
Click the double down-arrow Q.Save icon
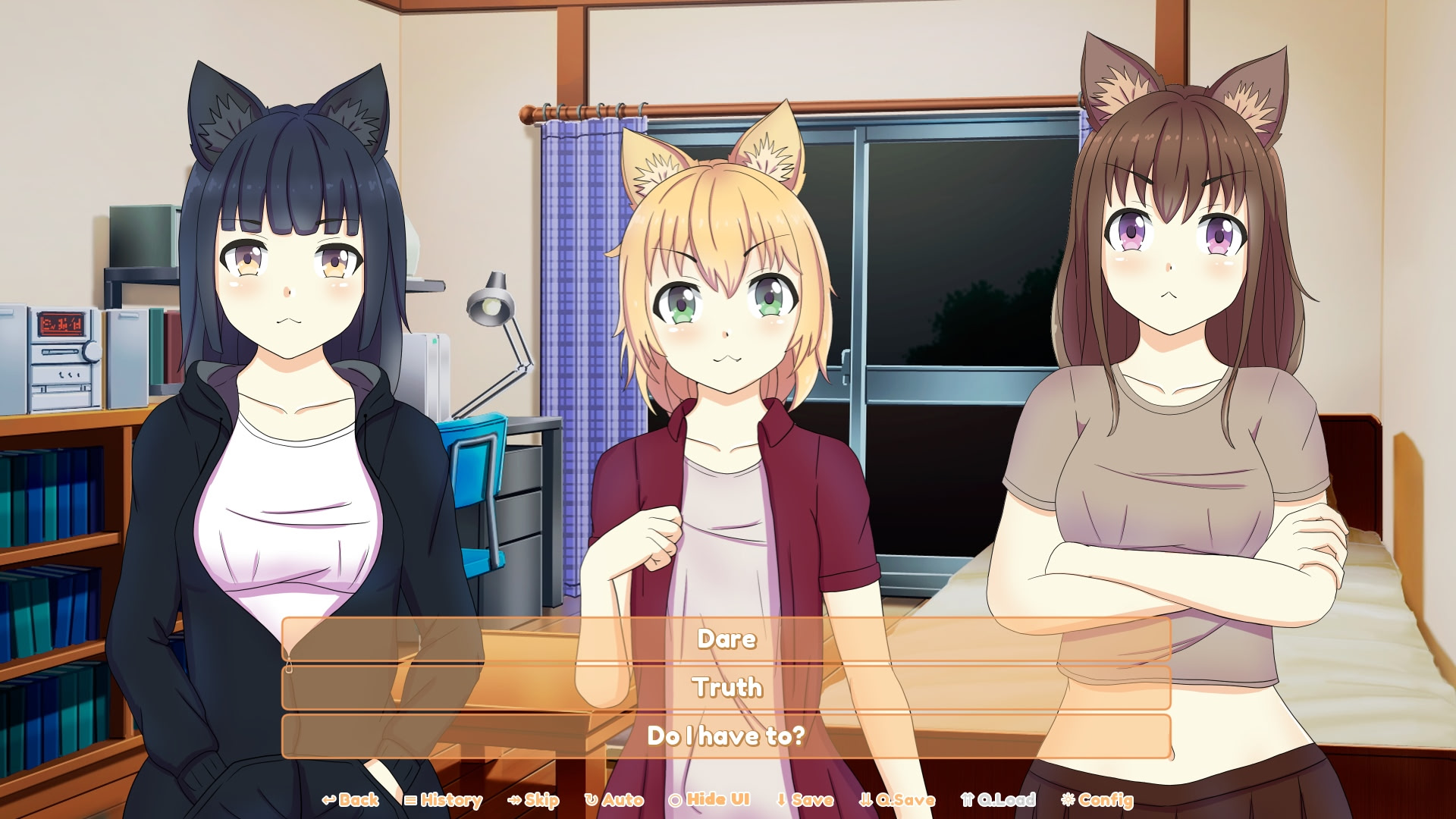864,799
